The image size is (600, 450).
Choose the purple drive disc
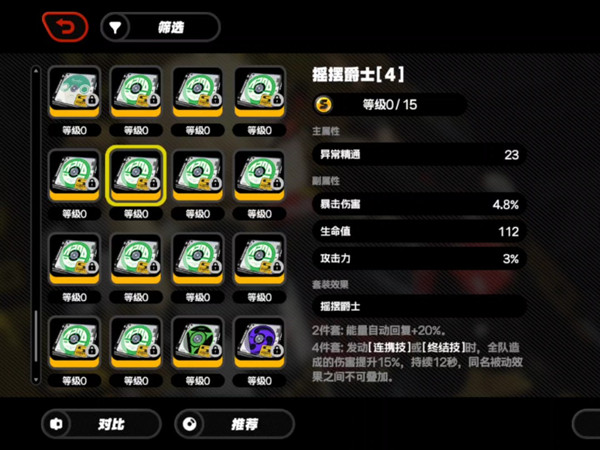coord(258,343)
